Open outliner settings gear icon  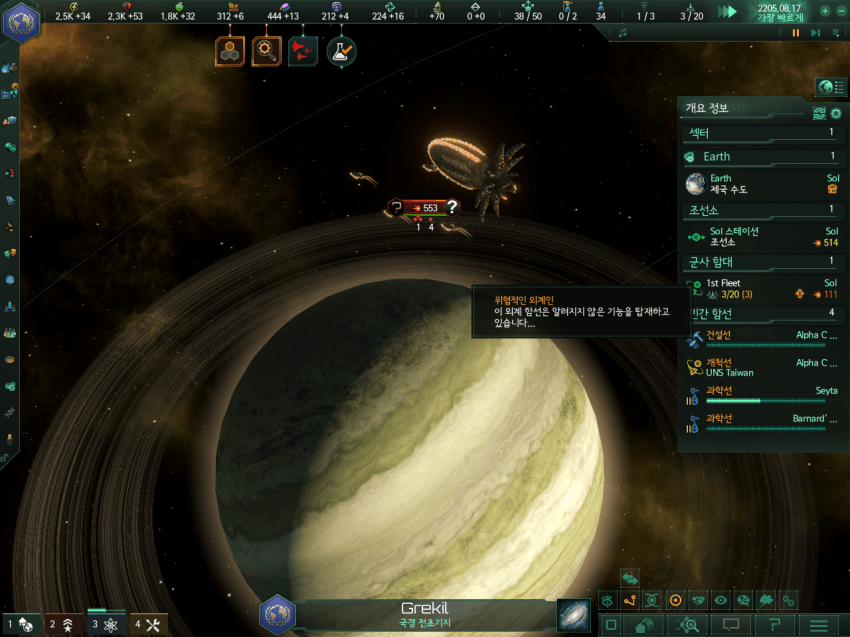[x=836, y=113]
